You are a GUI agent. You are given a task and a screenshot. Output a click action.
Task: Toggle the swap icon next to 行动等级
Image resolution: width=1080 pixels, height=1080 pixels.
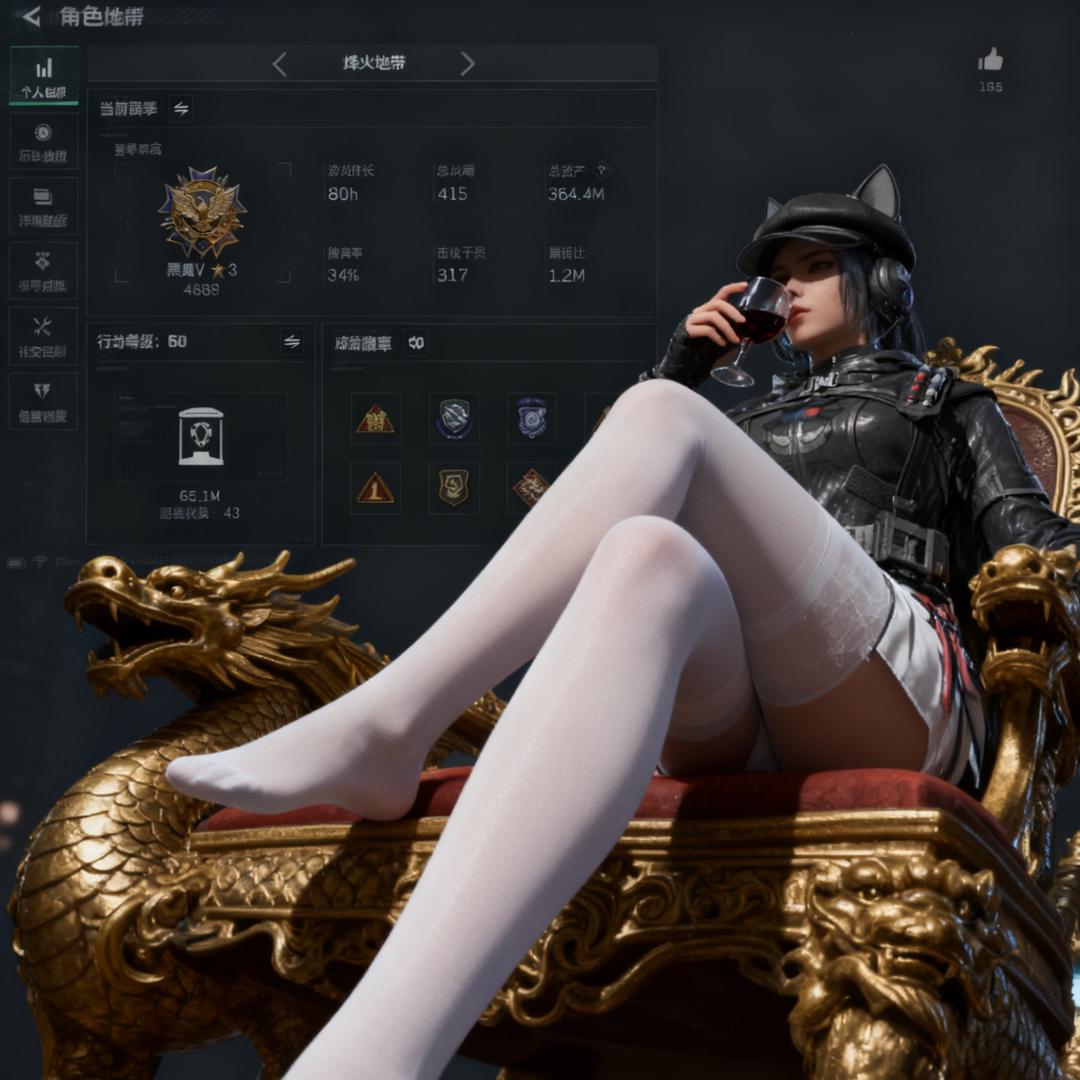291,342
